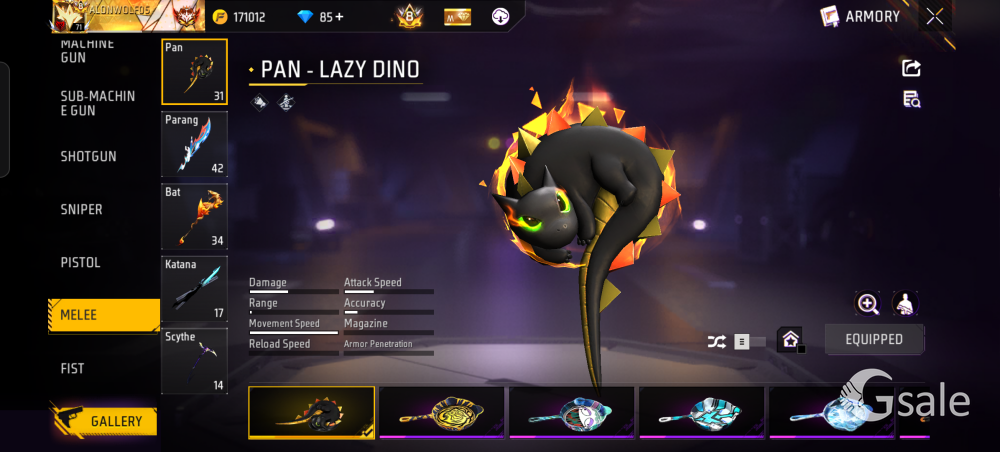The image size is (1000, 452).
Task: Close the Armory screen
Action: (x=934, y=16)
